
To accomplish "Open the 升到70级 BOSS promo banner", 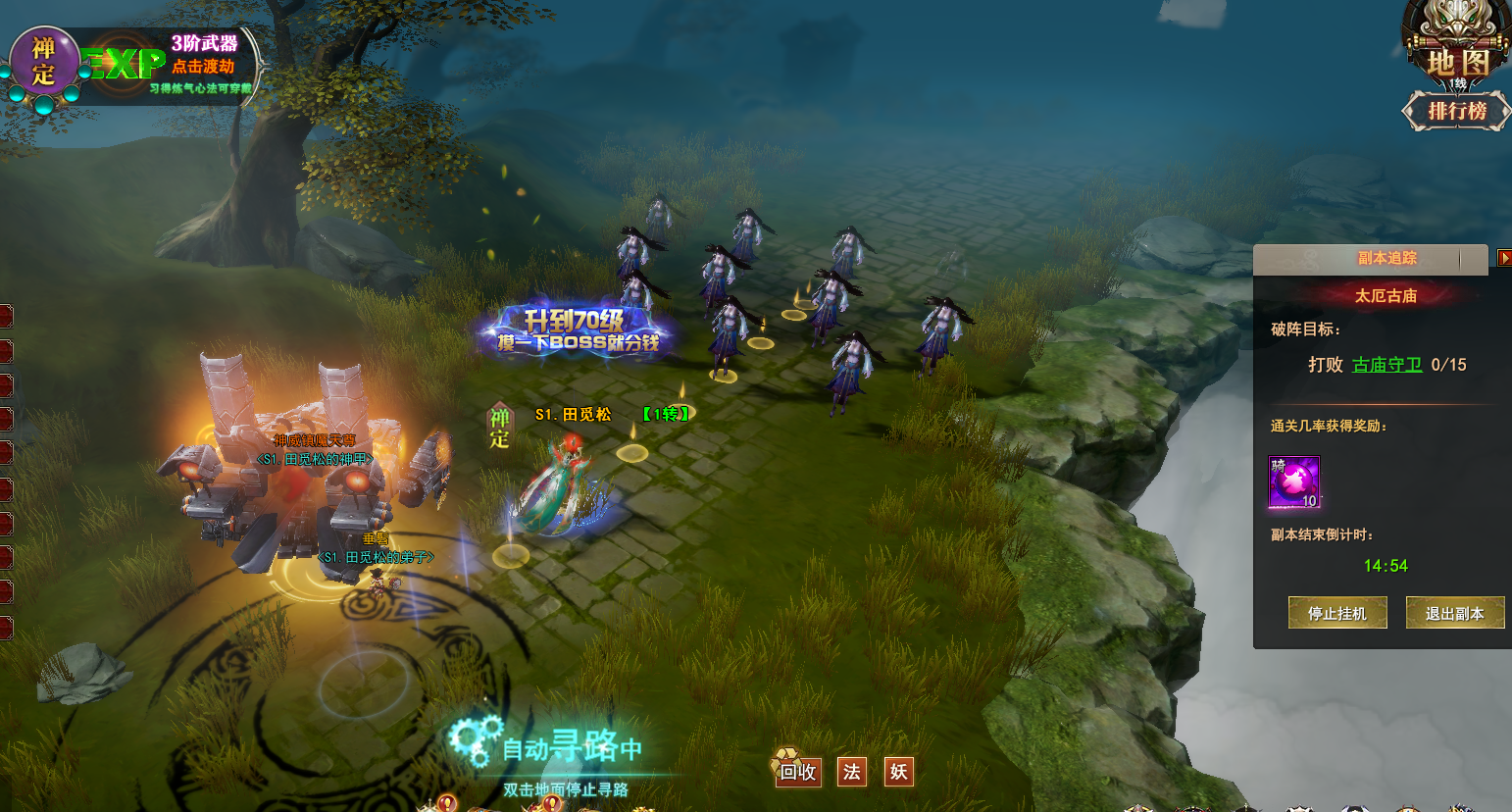I will [x=576, y=330].
